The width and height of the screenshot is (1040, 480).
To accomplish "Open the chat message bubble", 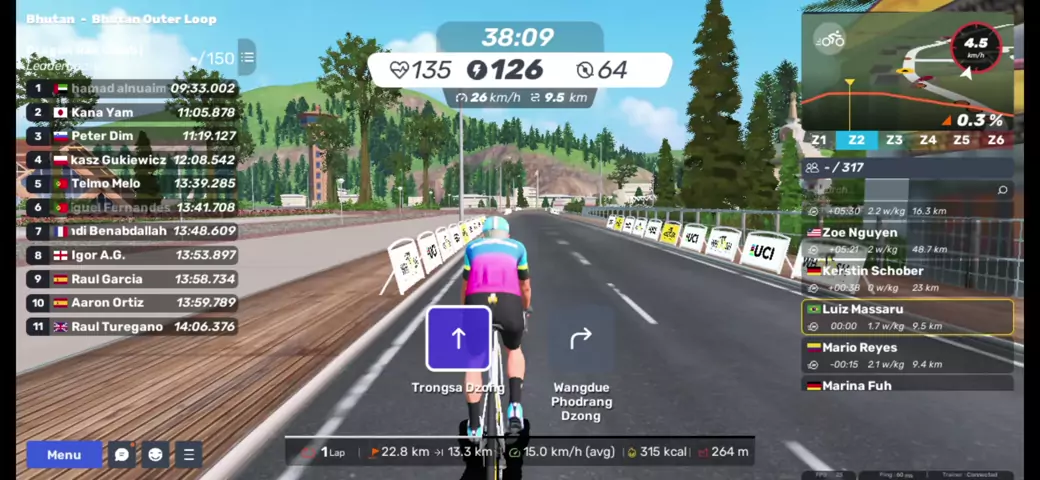I will click(122, 455).
